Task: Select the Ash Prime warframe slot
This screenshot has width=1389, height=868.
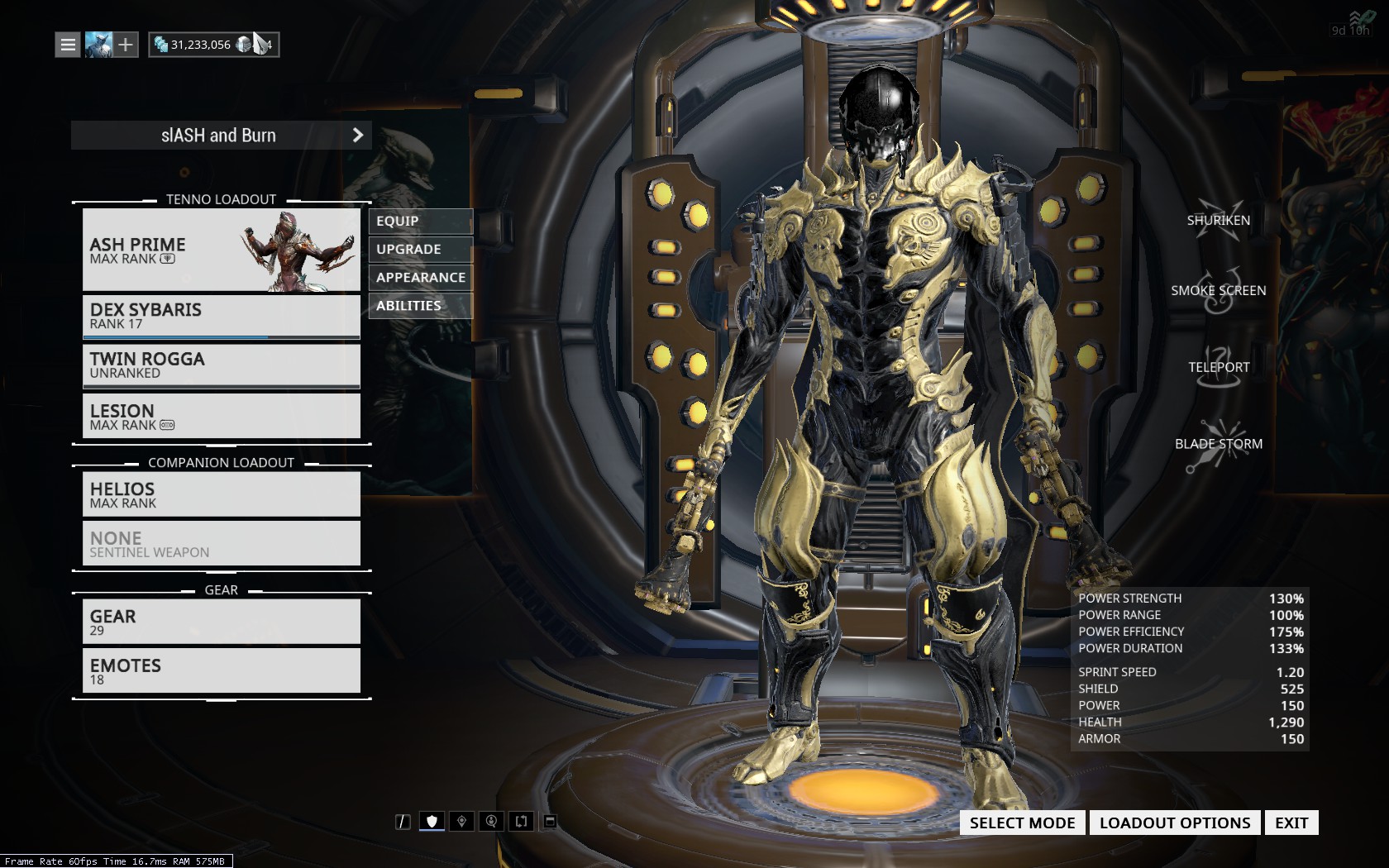Action: pos(221,250)
